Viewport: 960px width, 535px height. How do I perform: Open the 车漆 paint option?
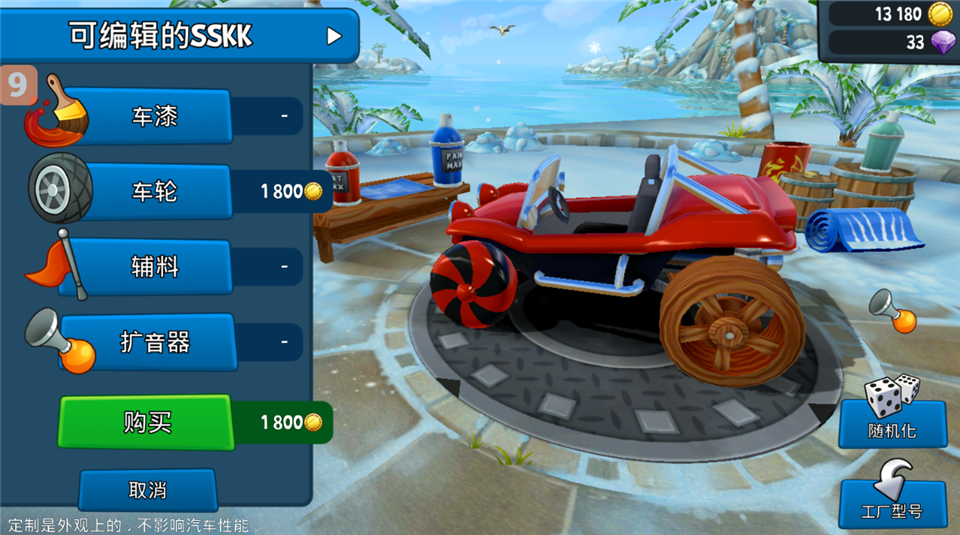pos(155,116)
